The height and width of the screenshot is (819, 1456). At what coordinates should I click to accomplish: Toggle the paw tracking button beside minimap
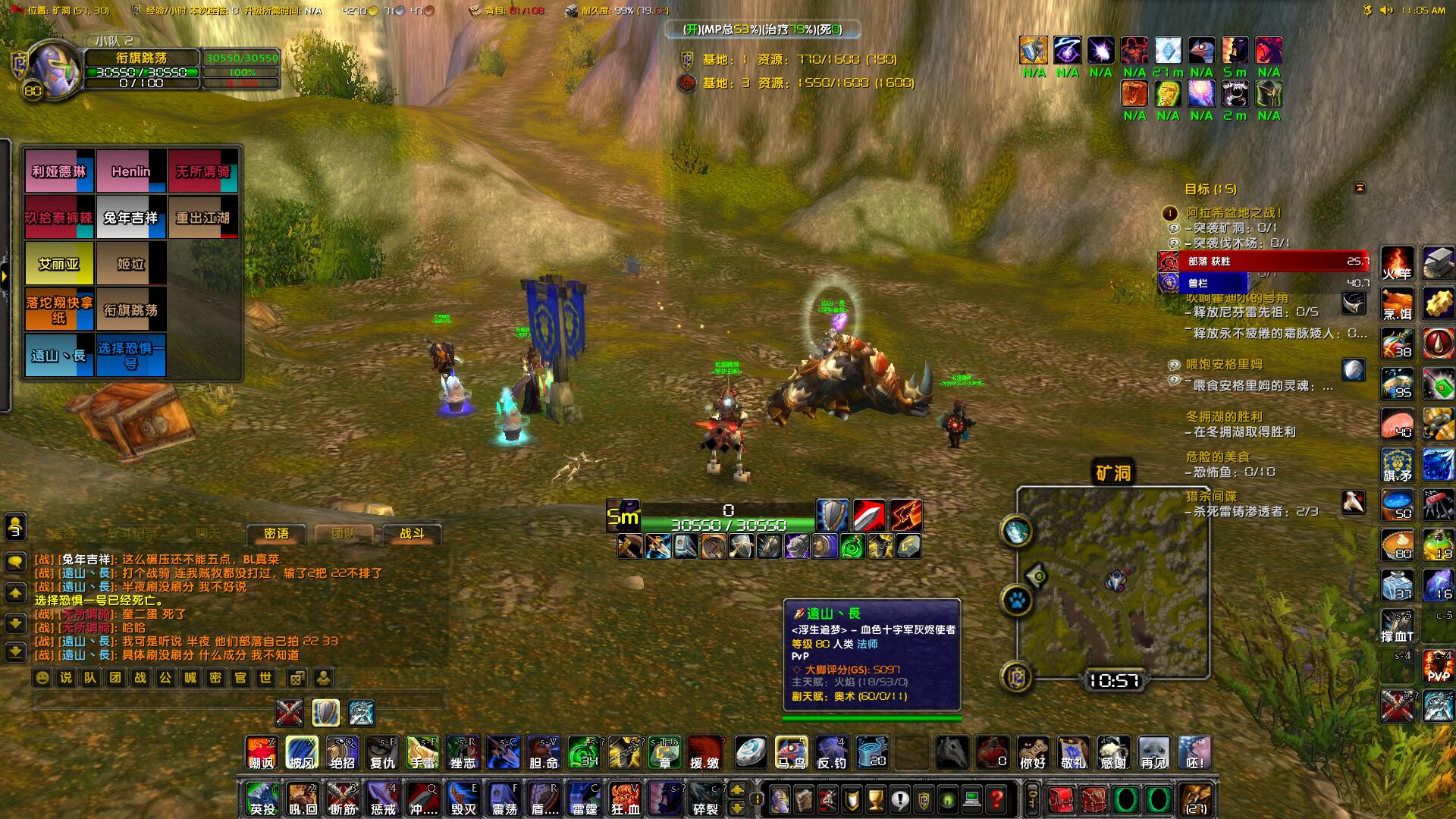pos(1017,602)
